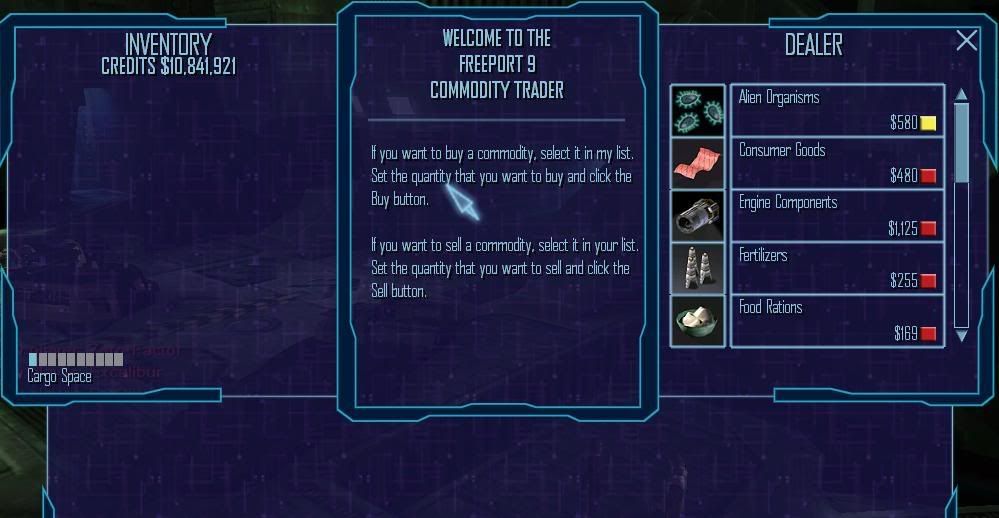Click dealer list scroll-up arrow
This screenshot has width=999, height=518.
pyautogui.click(x=961, y=94)
